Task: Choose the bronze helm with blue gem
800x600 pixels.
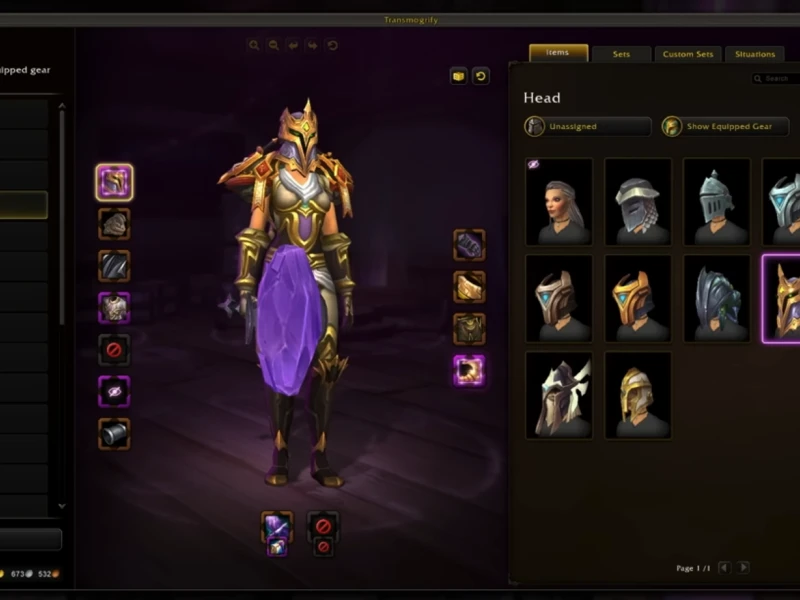Action: pos(559,298)
